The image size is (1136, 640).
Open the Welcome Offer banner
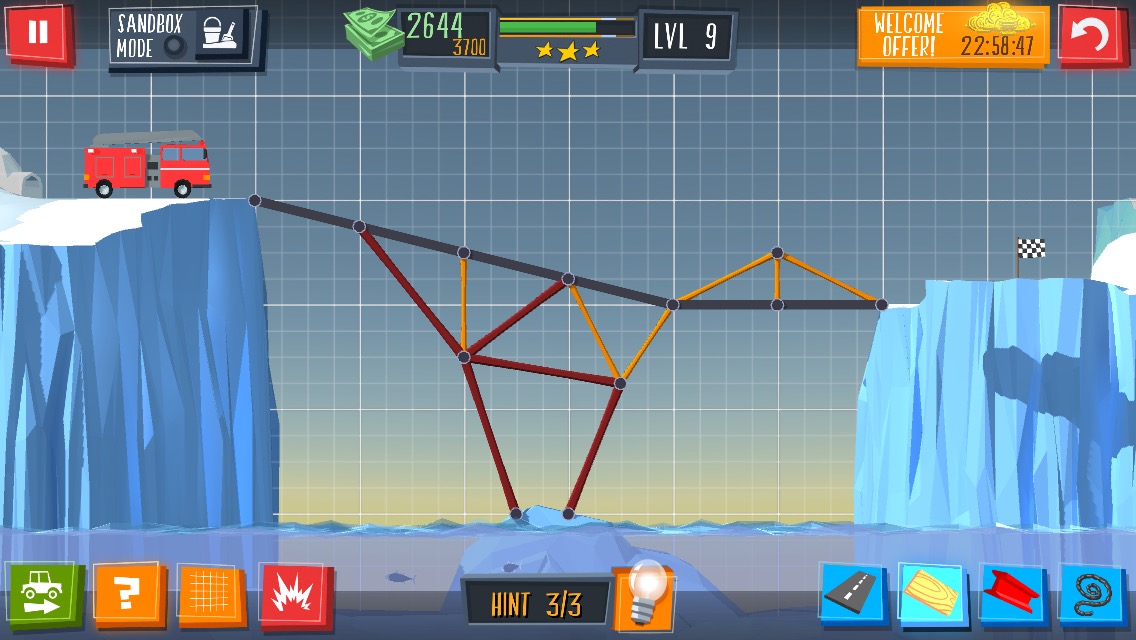coord(953,36)
